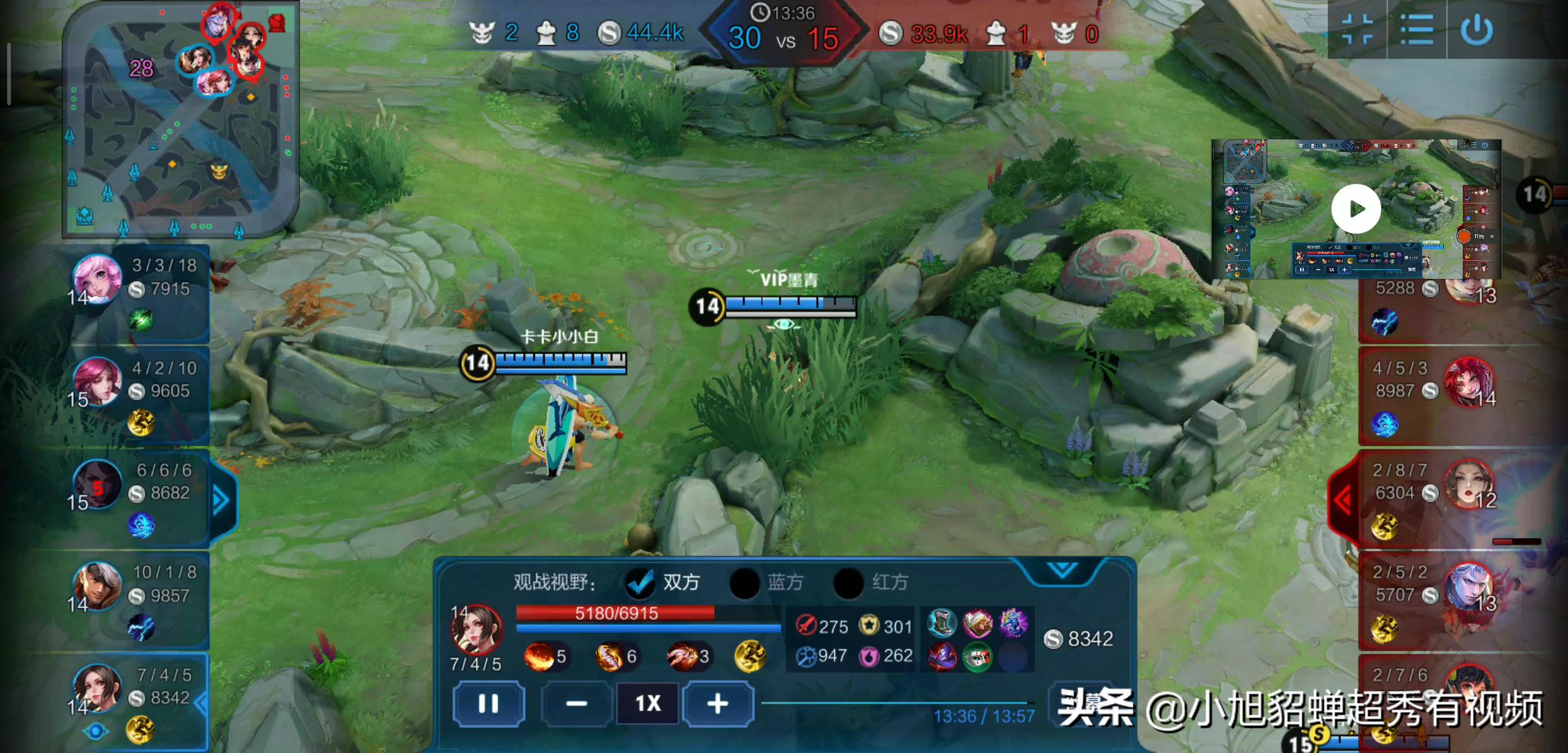The height and width of the screenshot is (753, 1568).
Task: Seek on the replay progress timeline
Action: [x=896, y=703]
